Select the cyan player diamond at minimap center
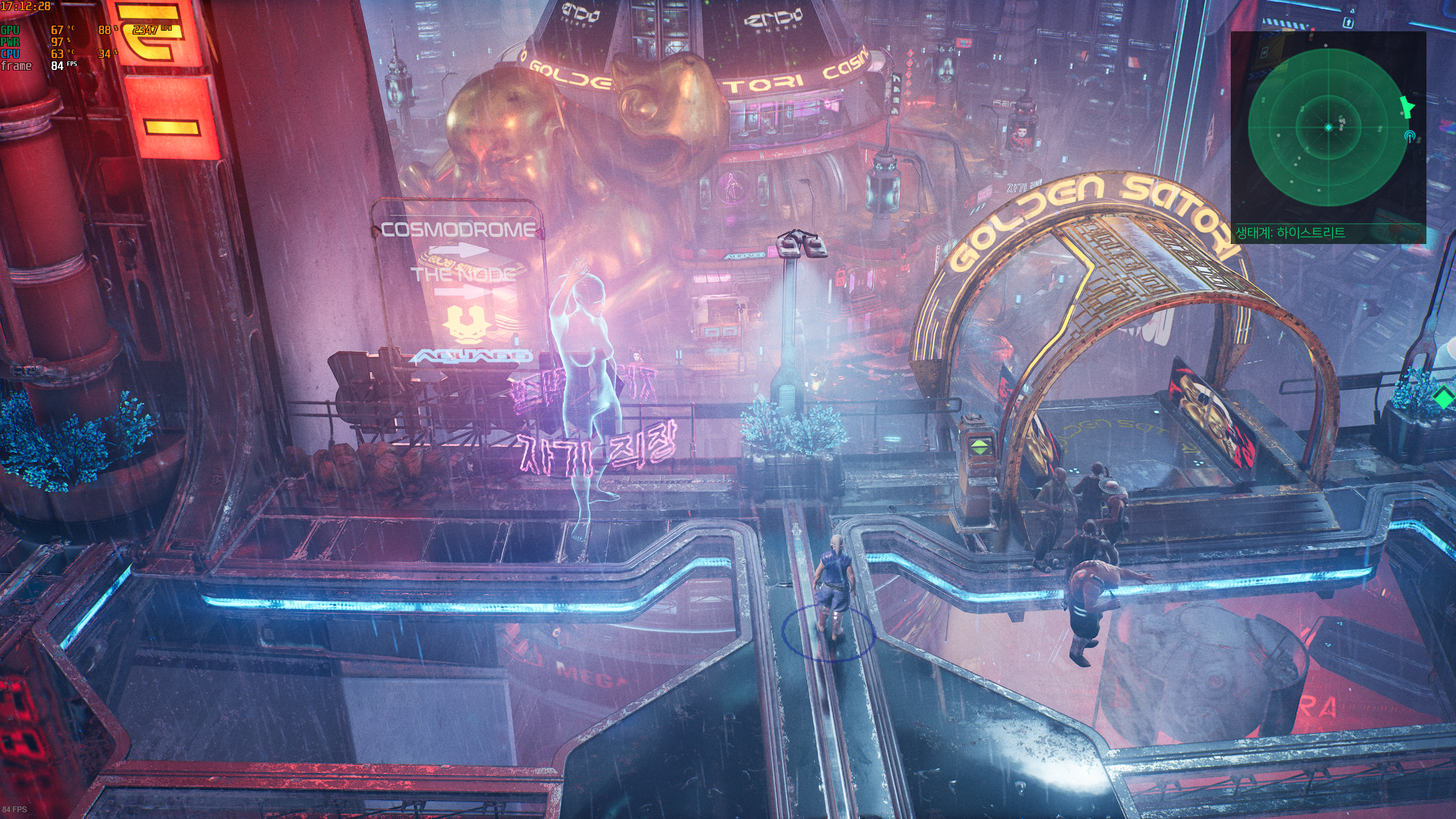The width and height of the screenshot is (1456, 819). [1329, 127]
